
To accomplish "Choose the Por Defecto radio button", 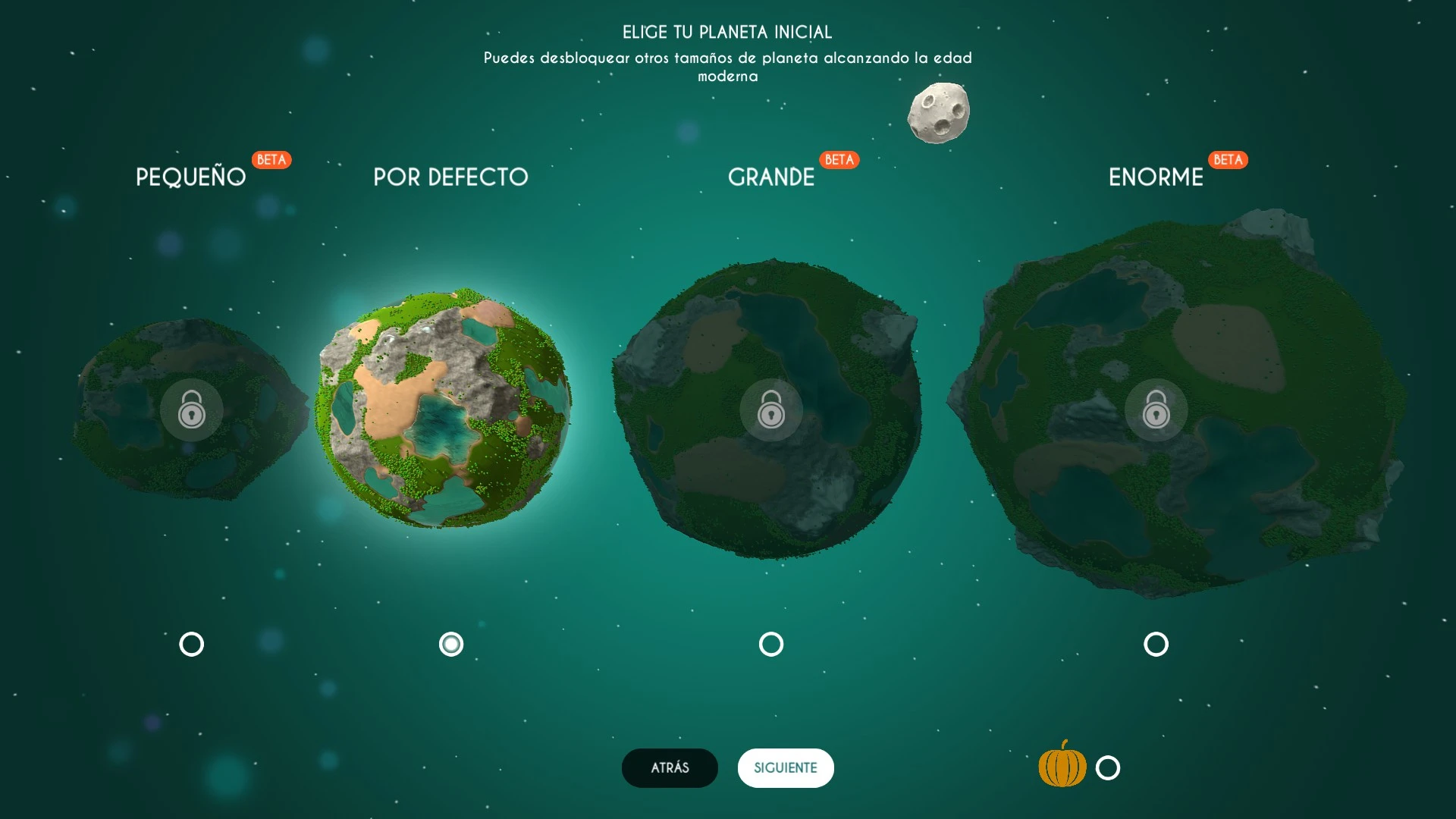I will click(451, 644).
